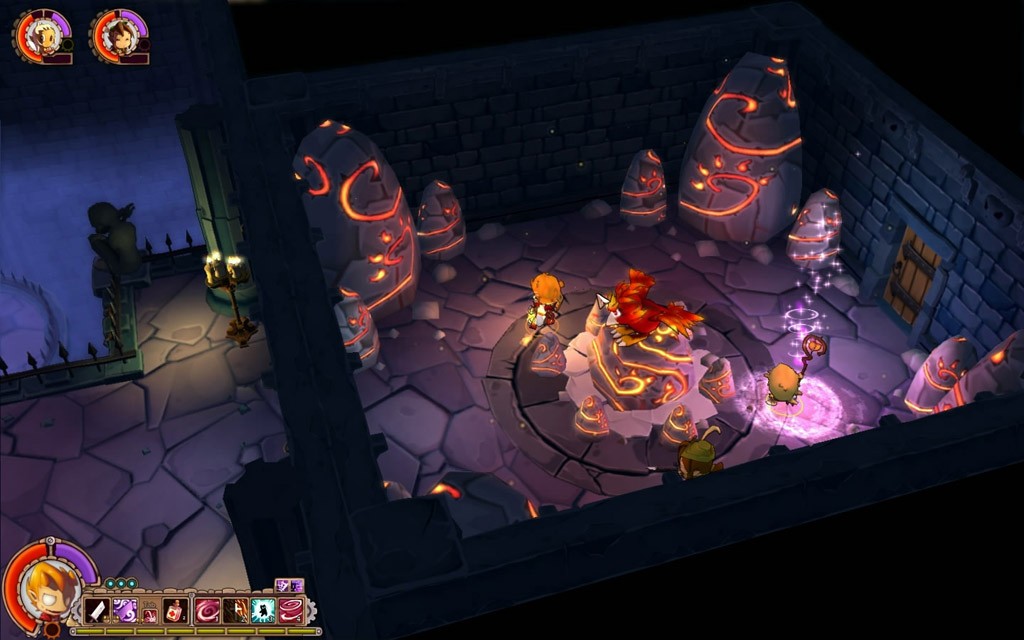
Task: Cast the pink spiral skill
Action: (208, 610)
